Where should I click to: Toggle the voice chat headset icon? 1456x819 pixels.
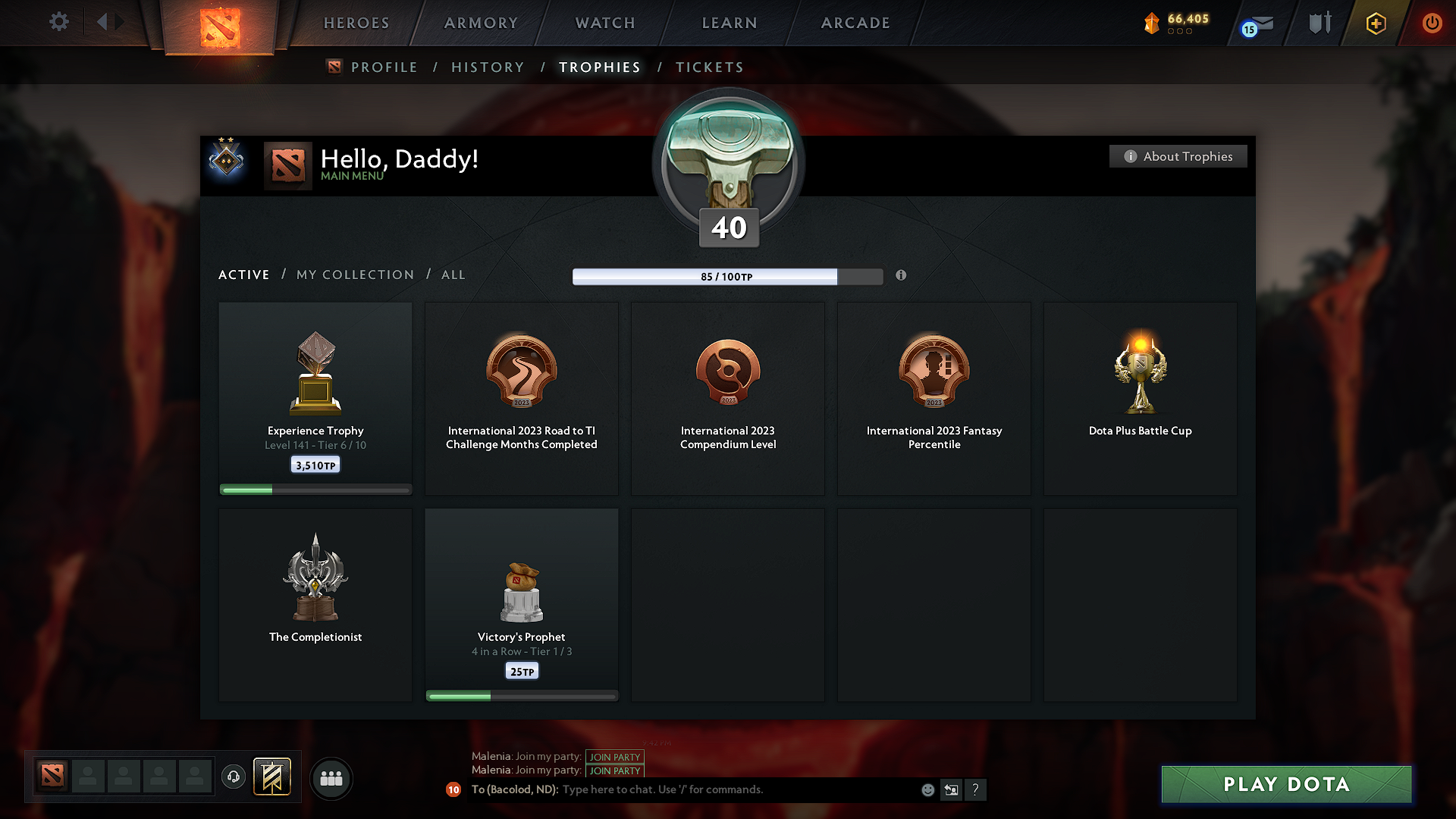coord(233,777)
